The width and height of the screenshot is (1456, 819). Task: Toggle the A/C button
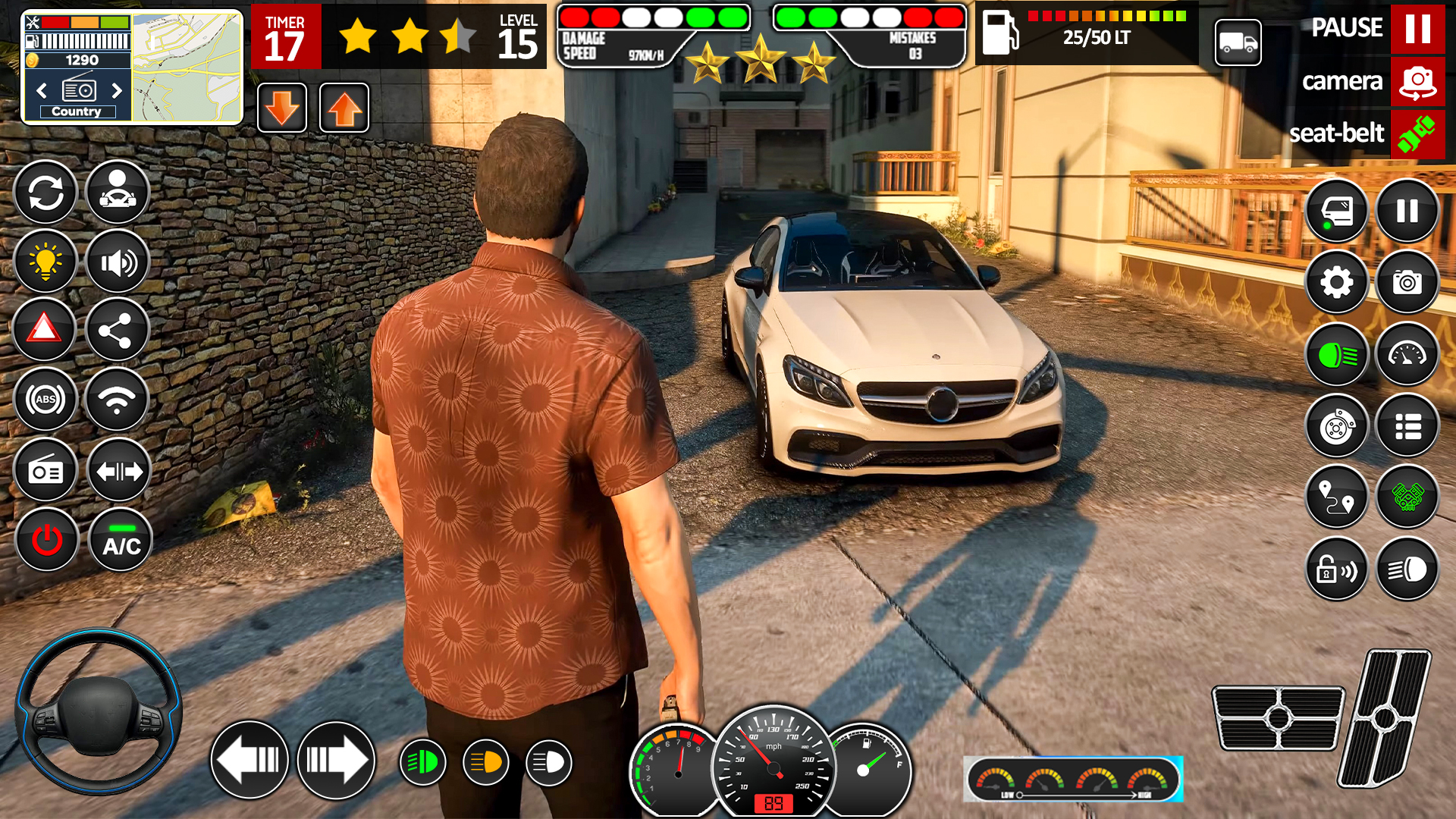(121, 541)
